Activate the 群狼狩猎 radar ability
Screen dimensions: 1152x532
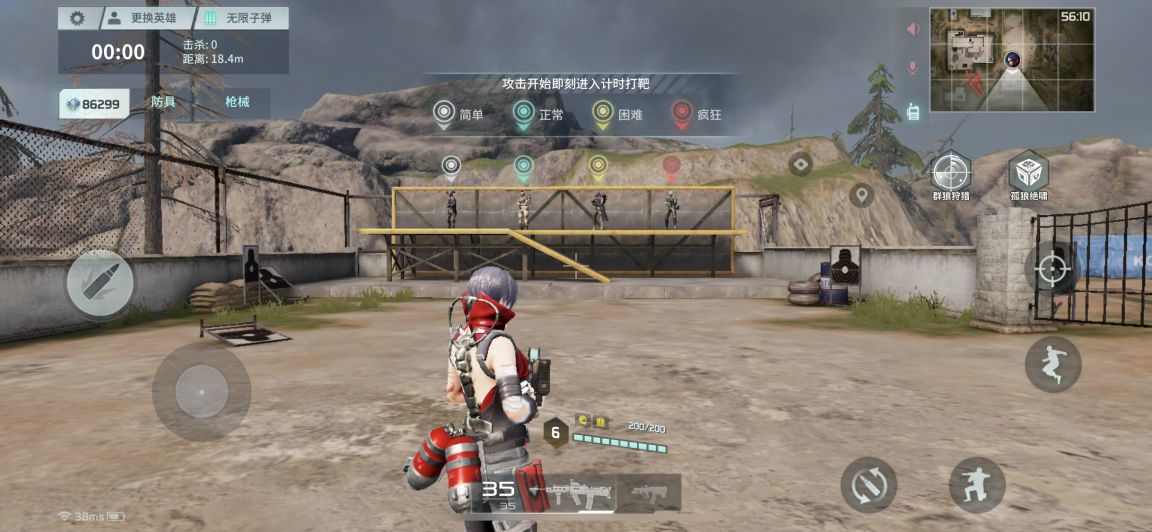point(951,173)
